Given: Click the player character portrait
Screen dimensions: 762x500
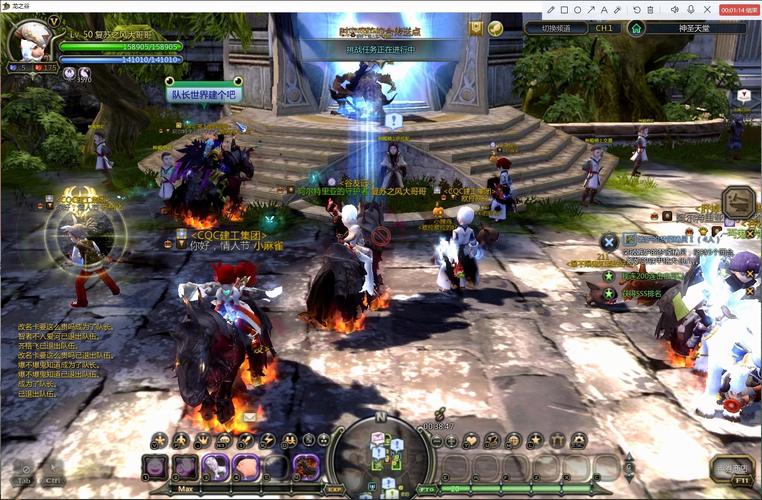Looking at the screenshot, I should [x=28, y=42].
